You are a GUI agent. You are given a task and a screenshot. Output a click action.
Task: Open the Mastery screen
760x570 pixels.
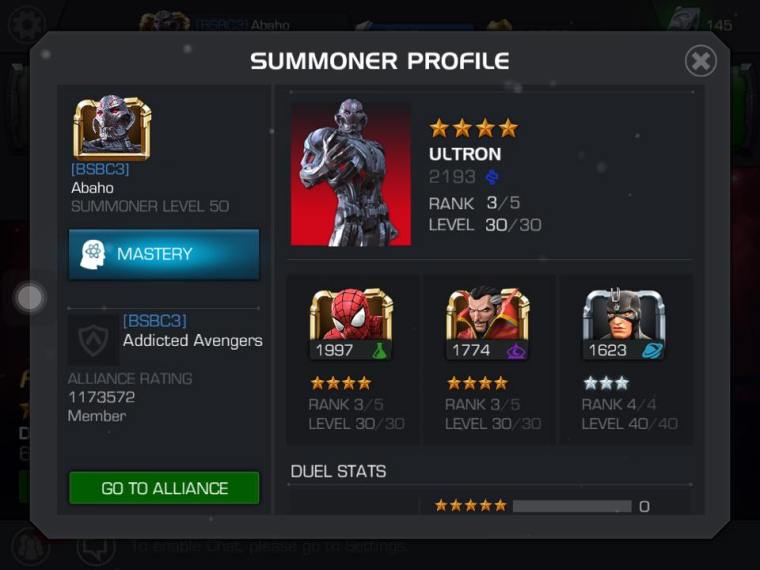(164, 254)
